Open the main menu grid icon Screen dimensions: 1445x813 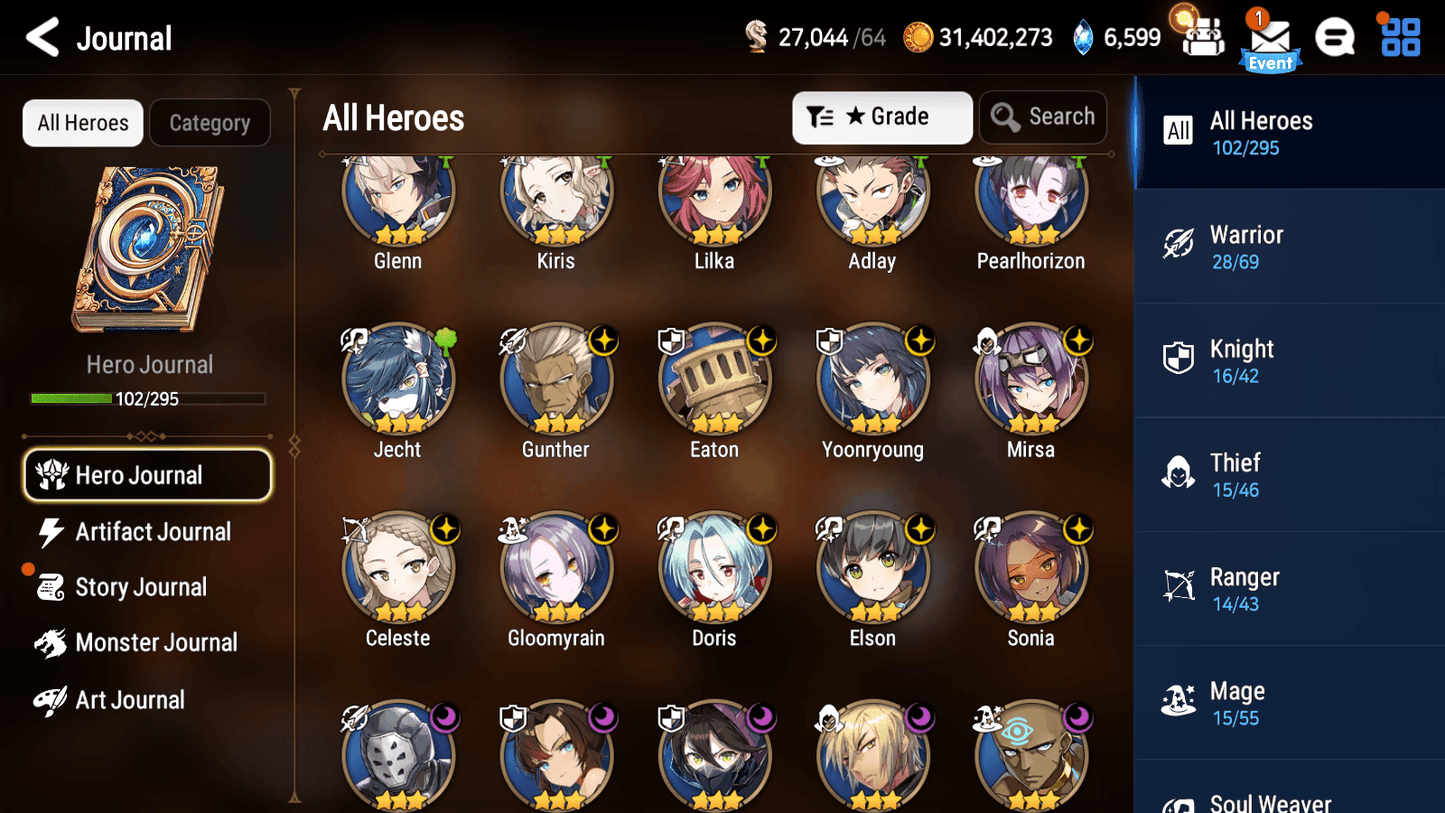1399,37
